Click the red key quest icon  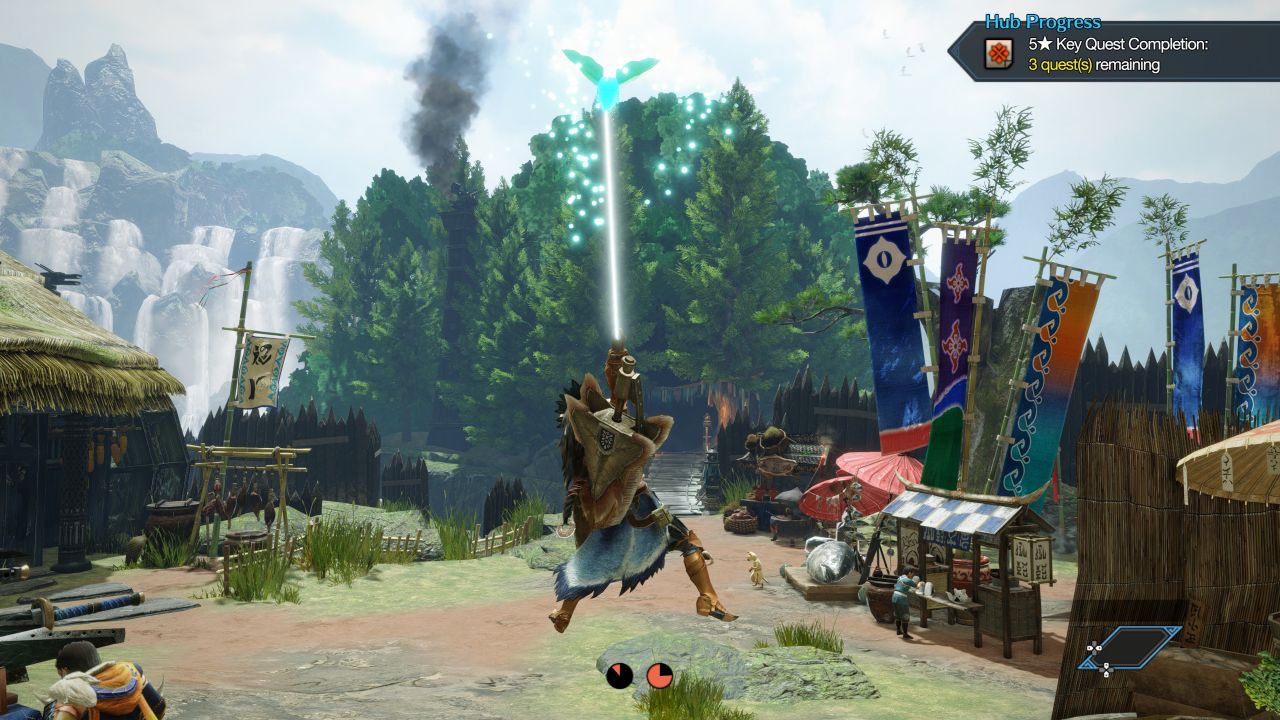coord(998,52)
